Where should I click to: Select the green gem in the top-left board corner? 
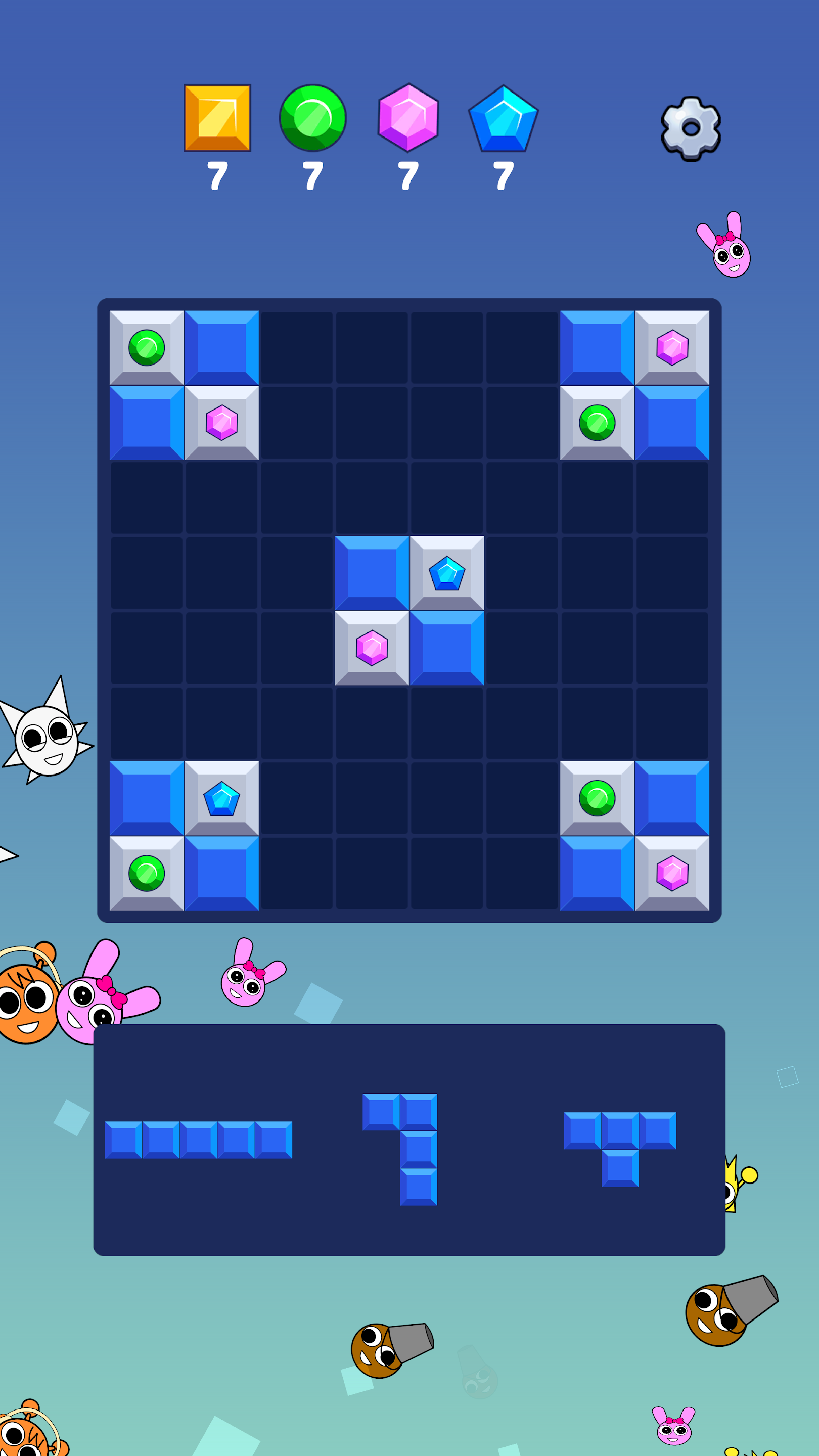tap(147, 348)
